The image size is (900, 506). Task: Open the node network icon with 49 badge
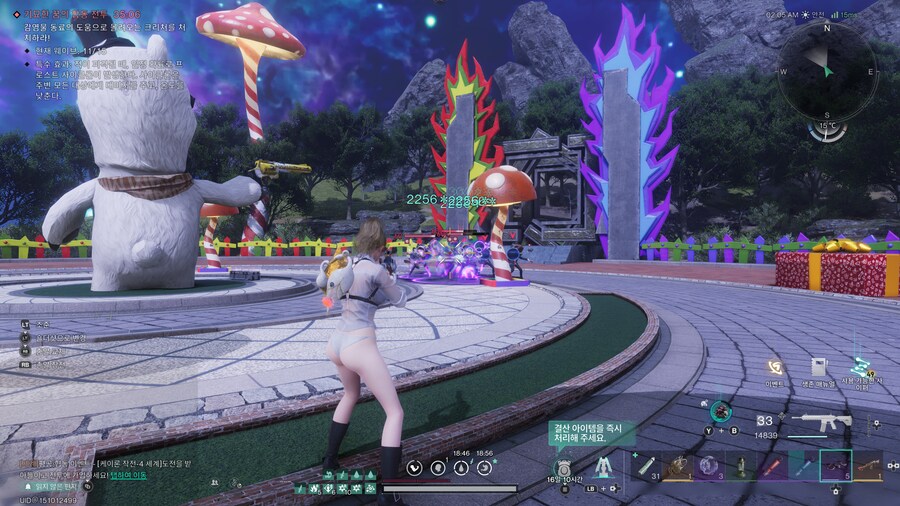pyautogui.click(x=860, y=368)
